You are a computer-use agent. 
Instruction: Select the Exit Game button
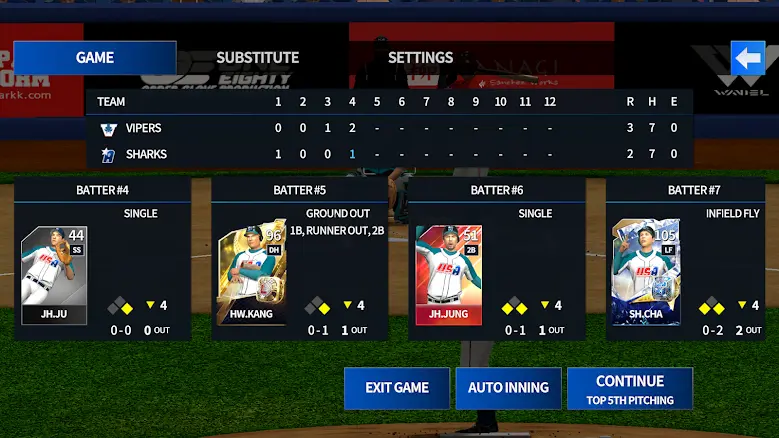pos(396,388)
